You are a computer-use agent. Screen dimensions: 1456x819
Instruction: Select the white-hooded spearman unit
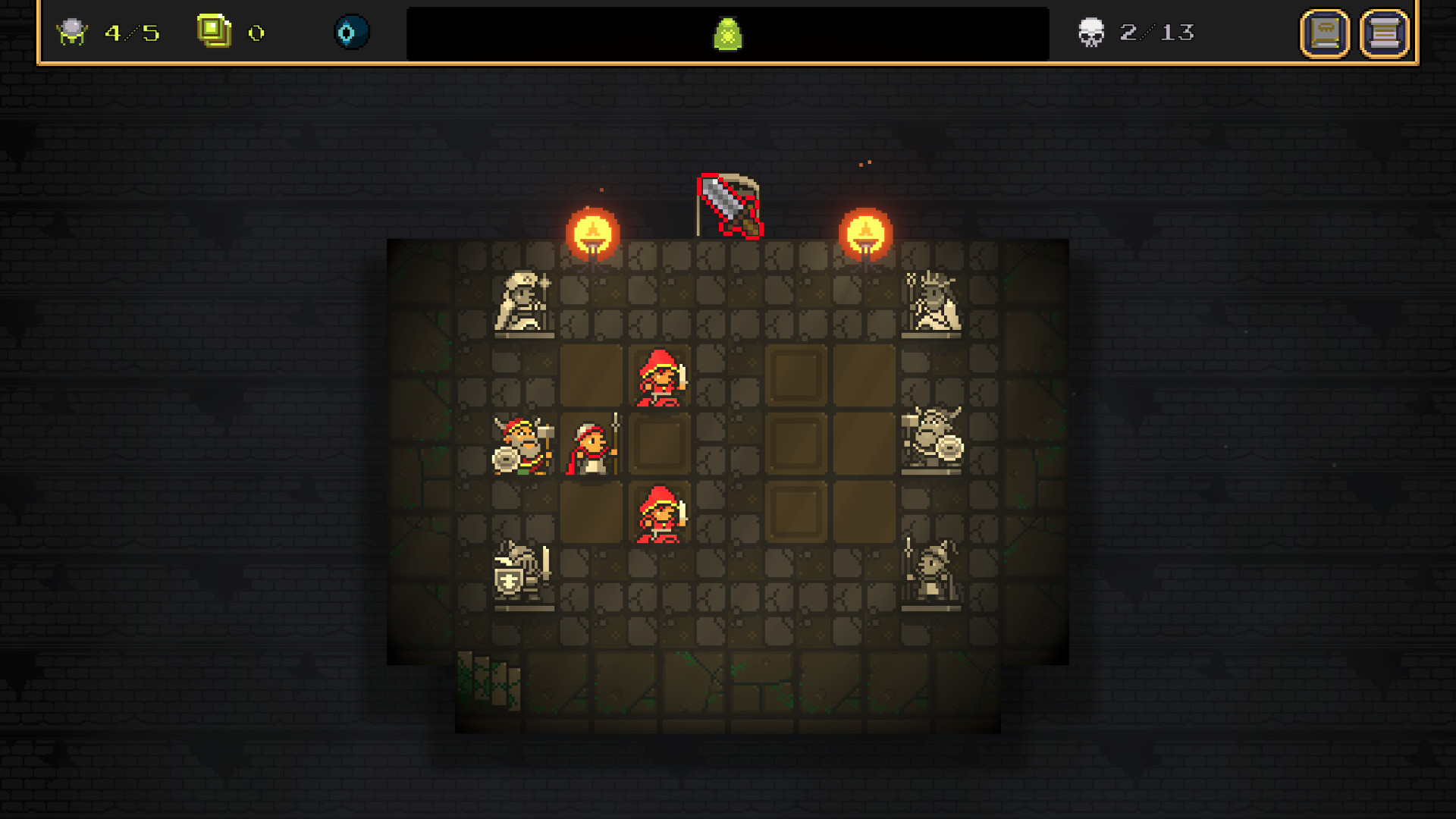(x=592, y=446)
